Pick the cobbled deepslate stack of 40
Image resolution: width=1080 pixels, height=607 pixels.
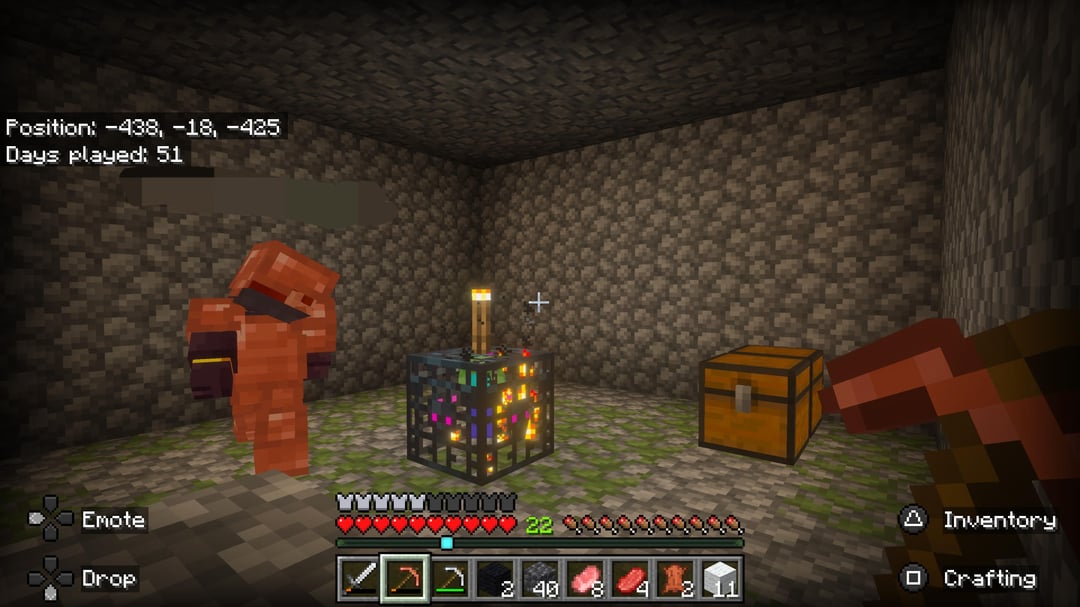click(x=541, y=579)
